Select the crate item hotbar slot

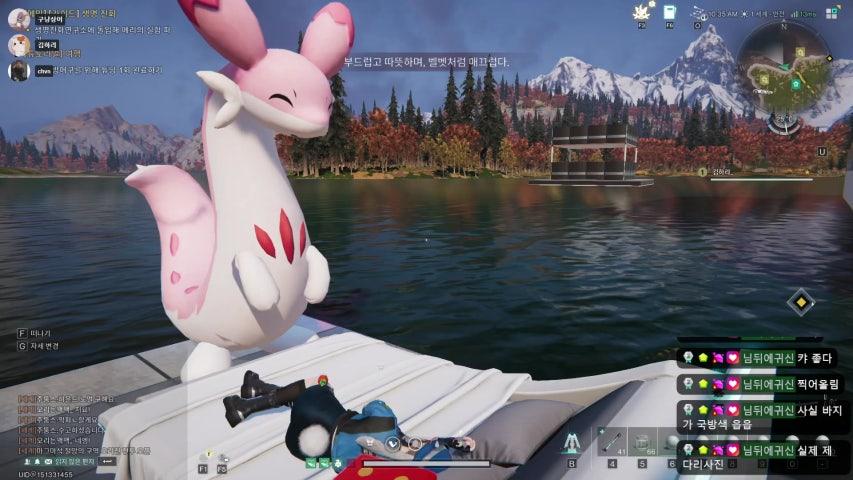(642, 442)
